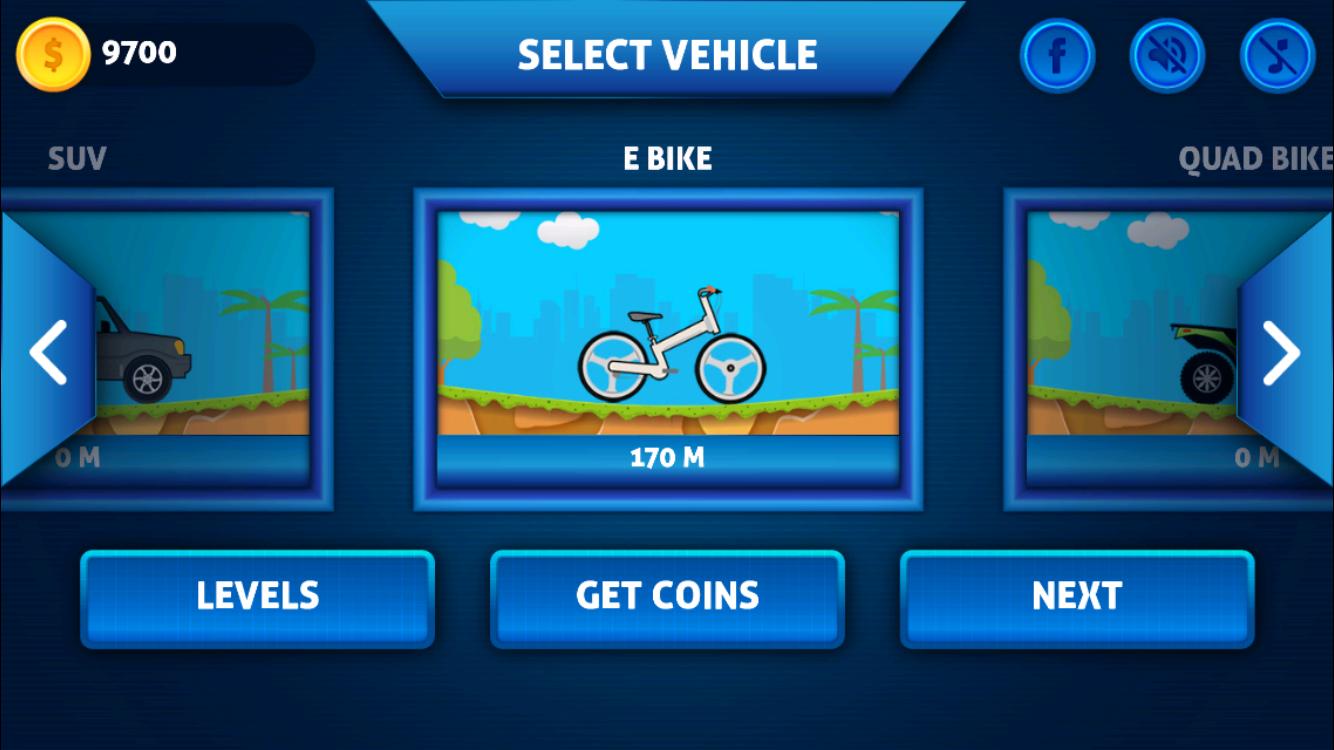Open the Facebook sharing icon
This screenshot has width=1334, height=750.
[1057, 56]
